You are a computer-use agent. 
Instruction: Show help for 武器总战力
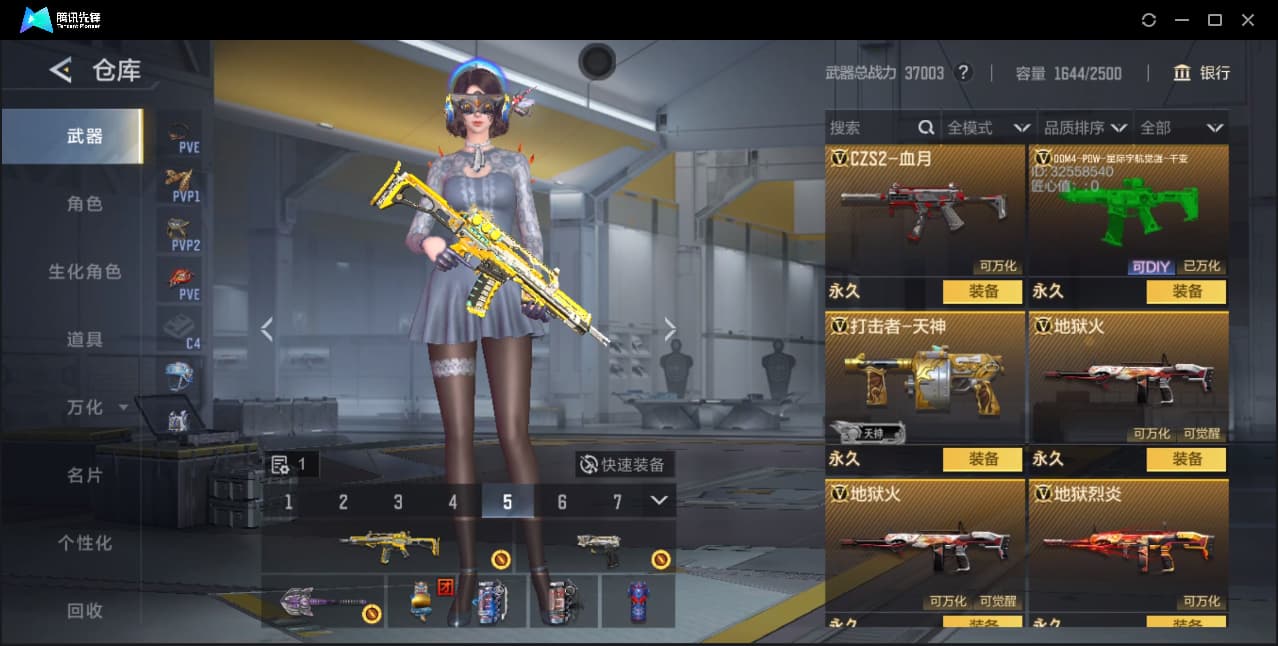(x=963, y=73)
